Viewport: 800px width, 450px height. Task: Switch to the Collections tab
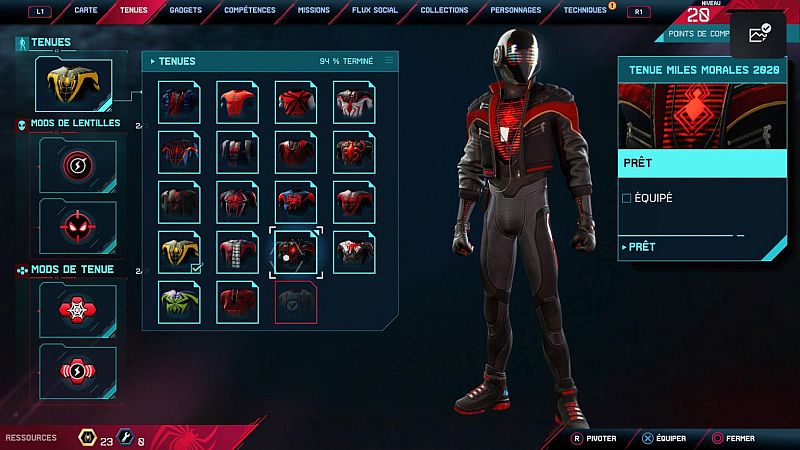(444, 10)
